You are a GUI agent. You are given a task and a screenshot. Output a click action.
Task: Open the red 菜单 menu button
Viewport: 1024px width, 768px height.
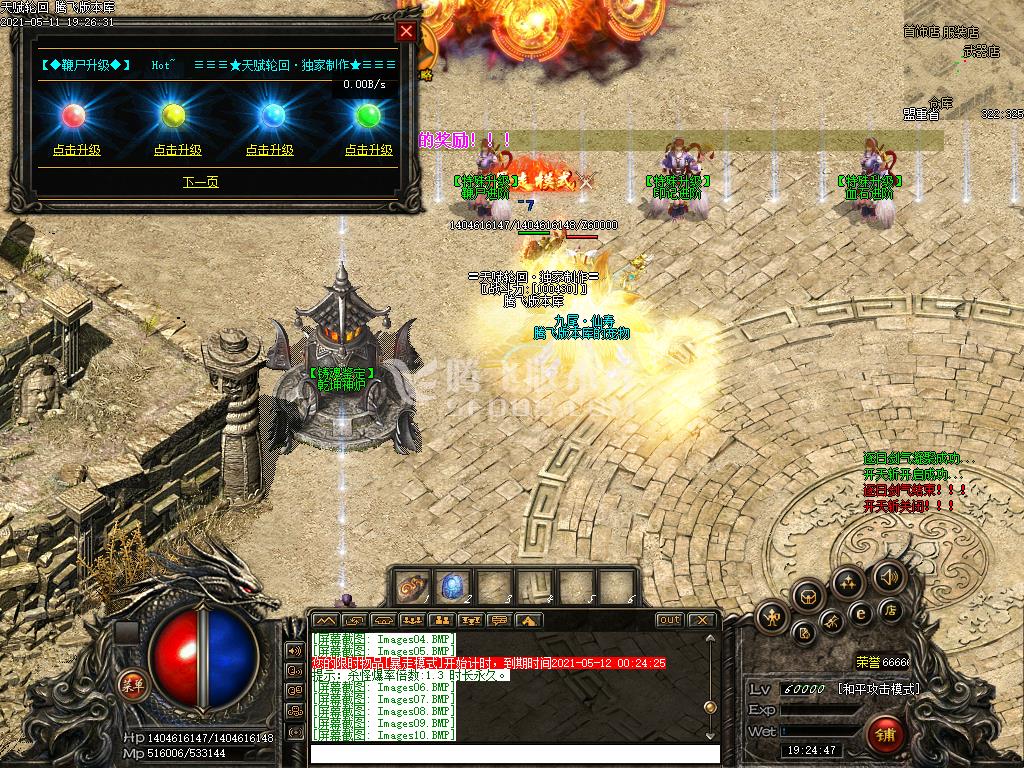pos(130,685)
